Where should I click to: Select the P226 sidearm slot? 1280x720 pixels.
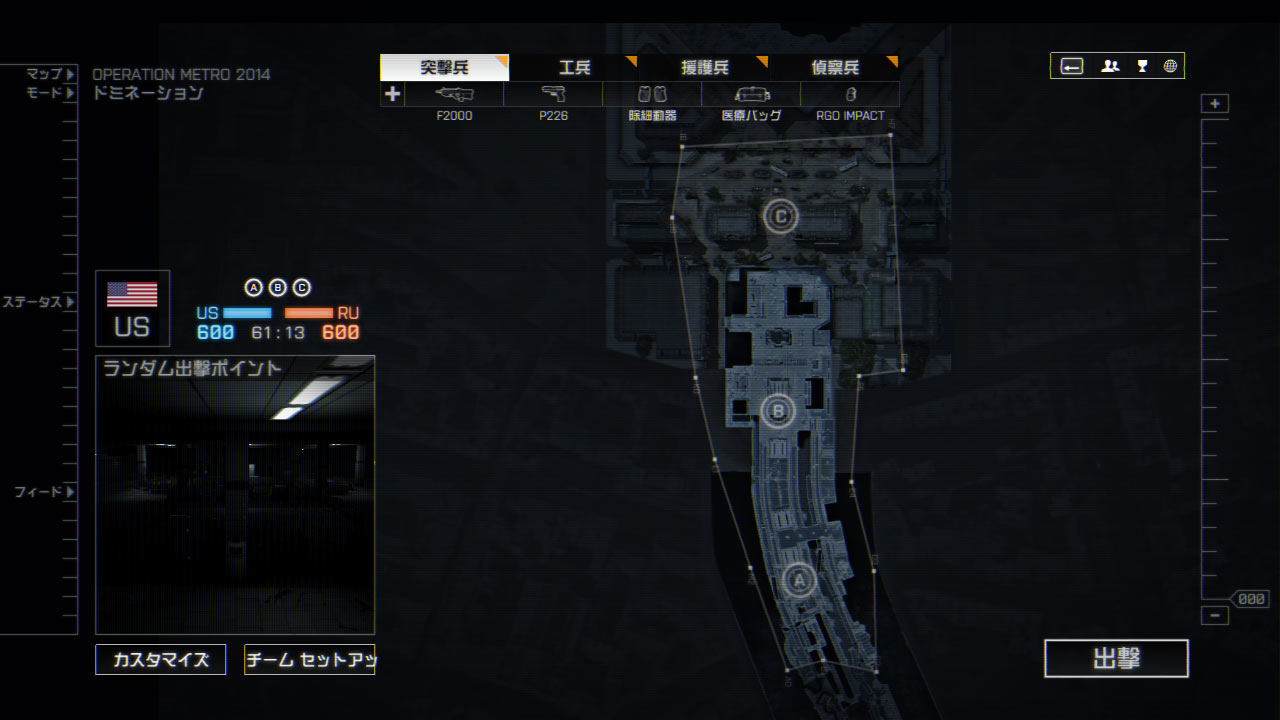point(553,95)
